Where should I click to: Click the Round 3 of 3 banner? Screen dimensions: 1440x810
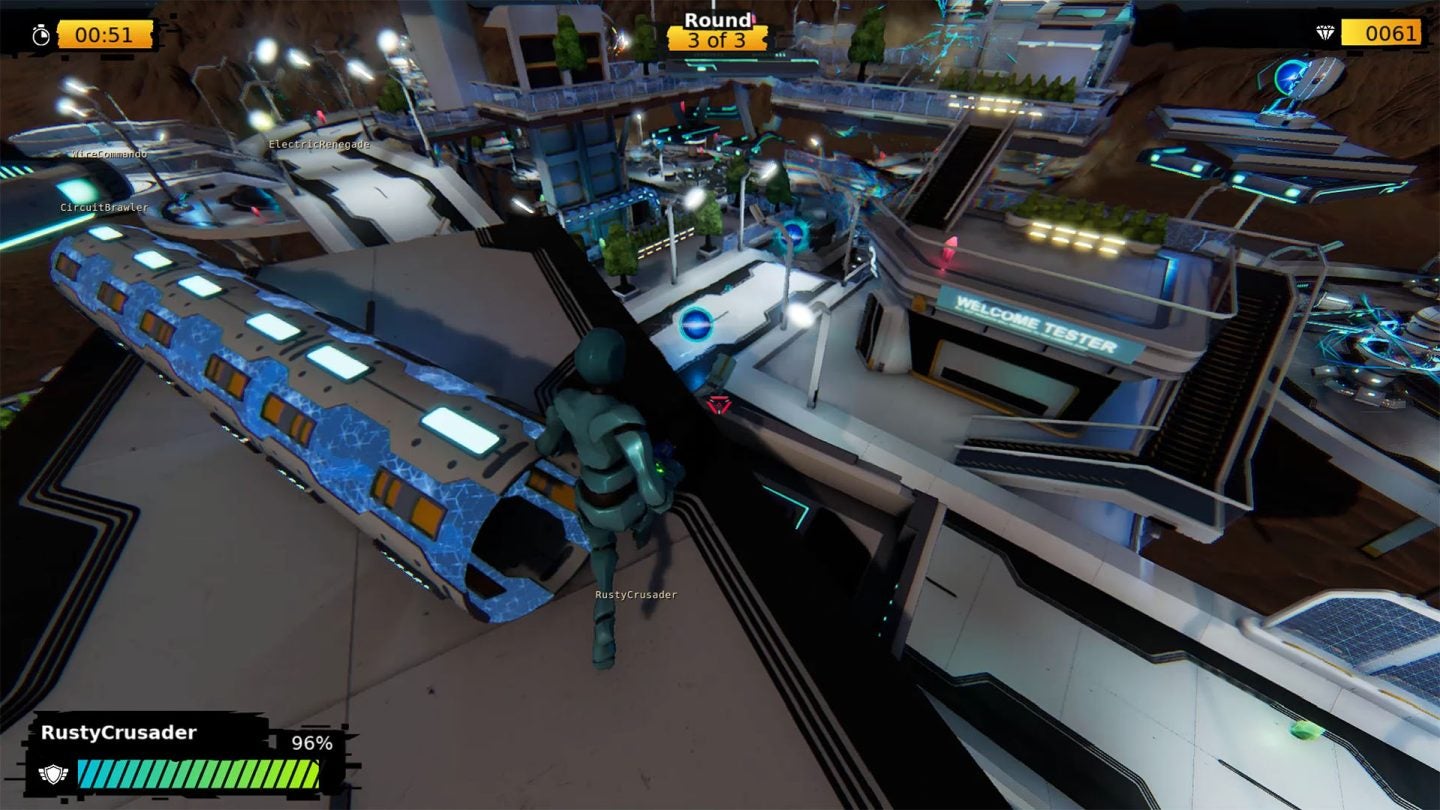tap(718, 30)
